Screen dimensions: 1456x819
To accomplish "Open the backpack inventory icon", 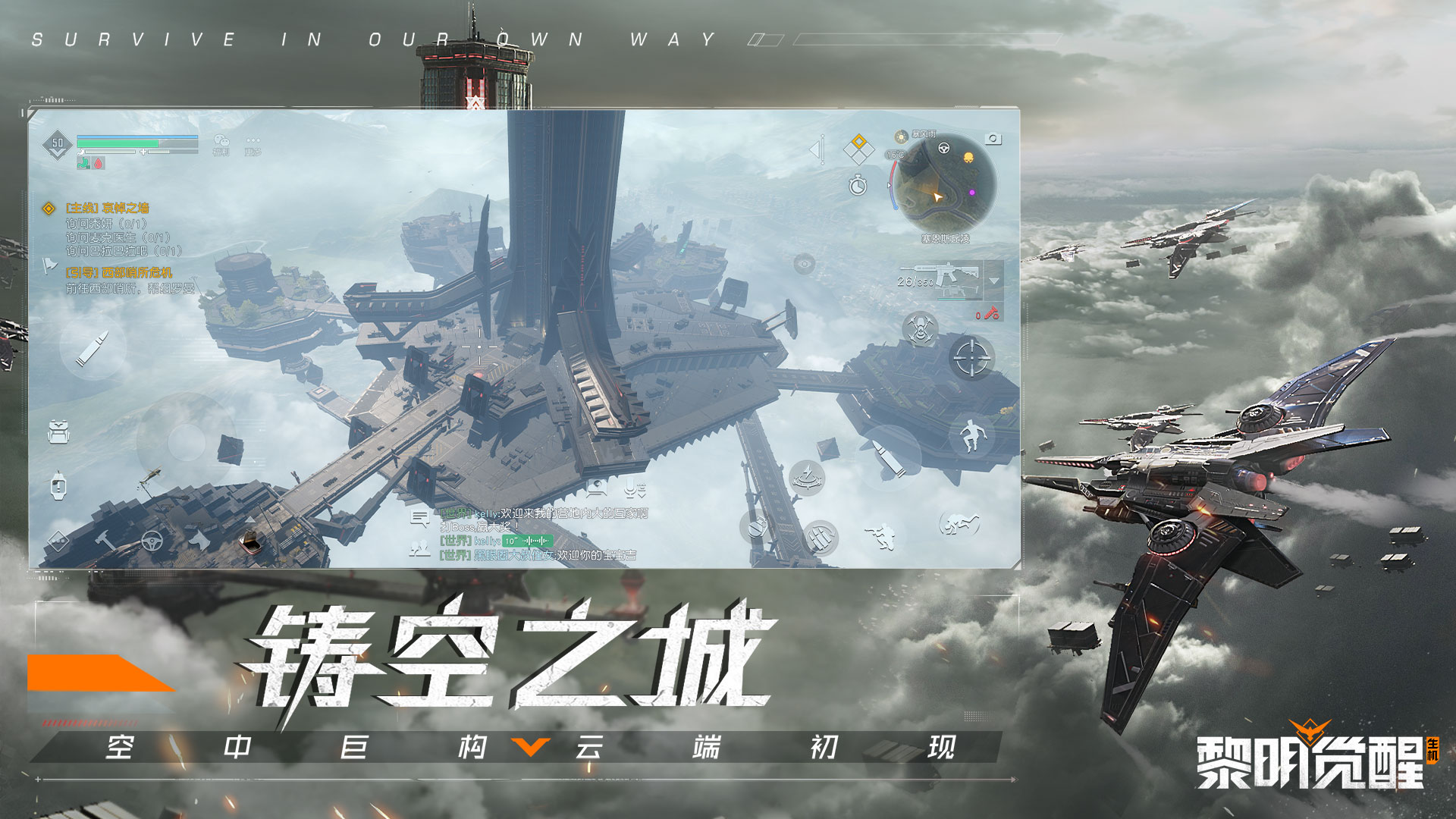I will pyautogui.click(x=57, y=430).
